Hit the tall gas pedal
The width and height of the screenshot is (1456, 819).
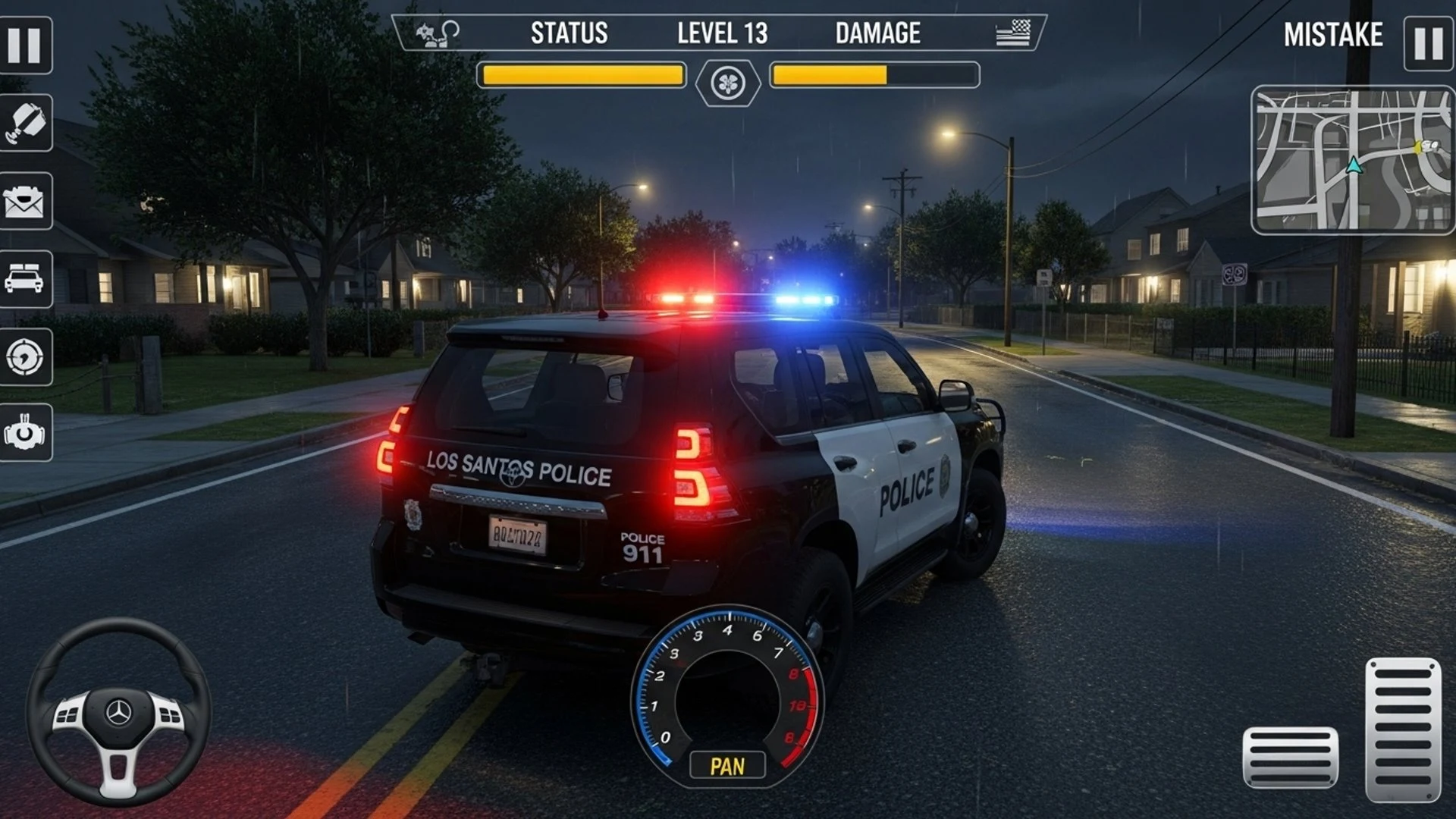pos(1403,730)
